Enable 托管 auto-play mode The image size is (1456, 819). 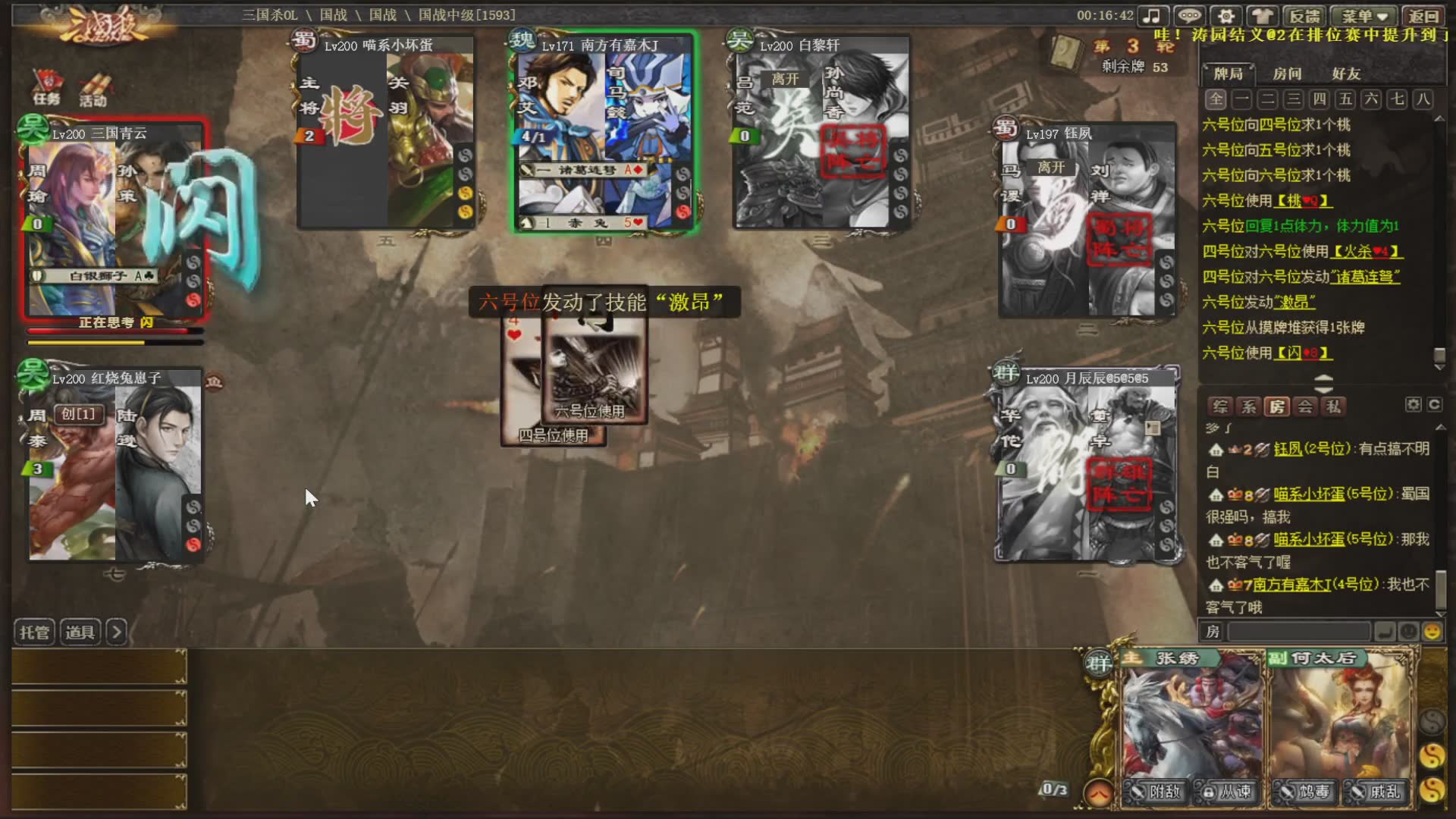coord(34,632)
